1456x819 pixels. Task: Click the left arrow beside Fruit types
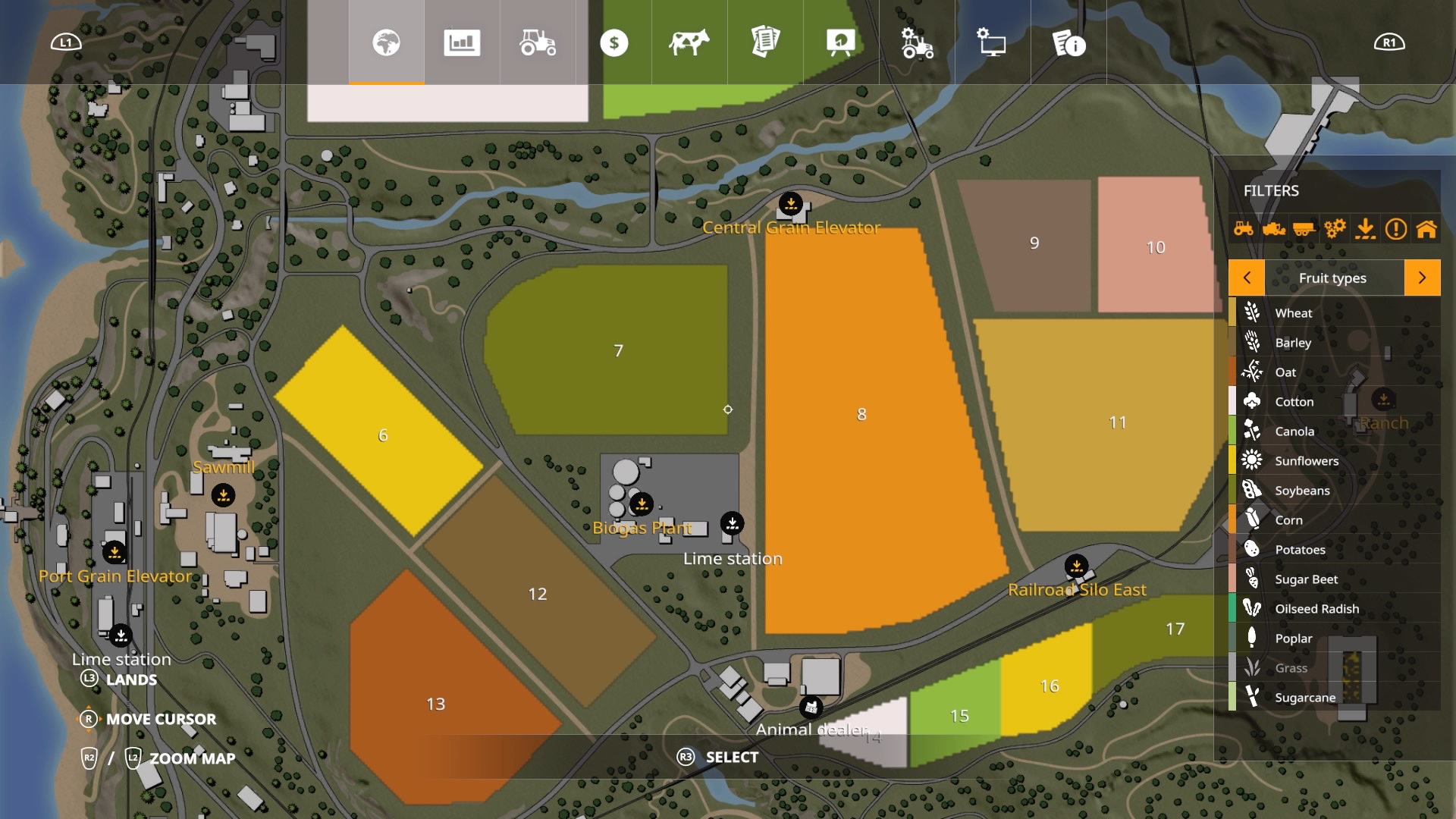1248,278
